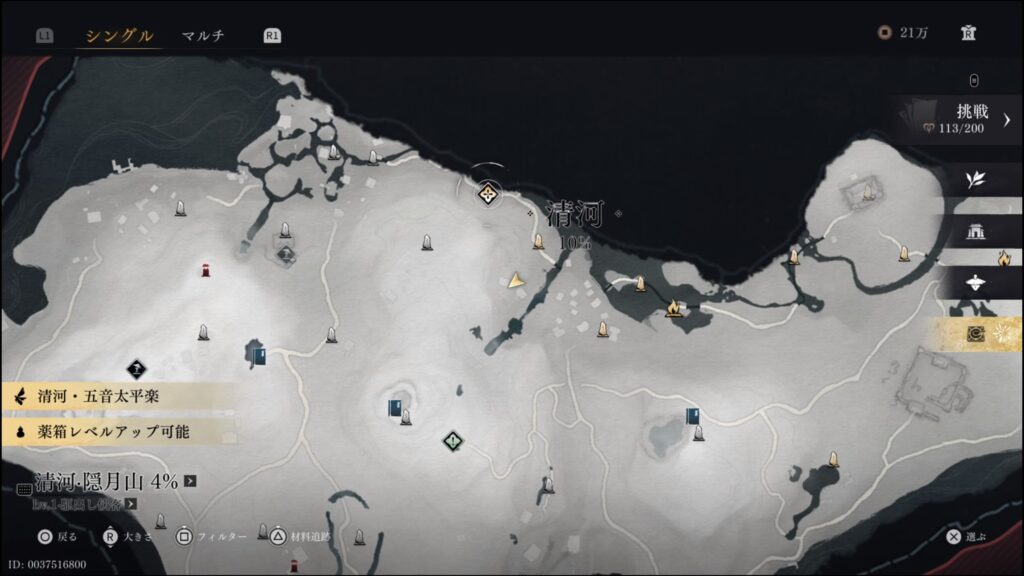Click the gold arrow player position marker
Screen dimensions: 1024x576
(x=516, y=281)
